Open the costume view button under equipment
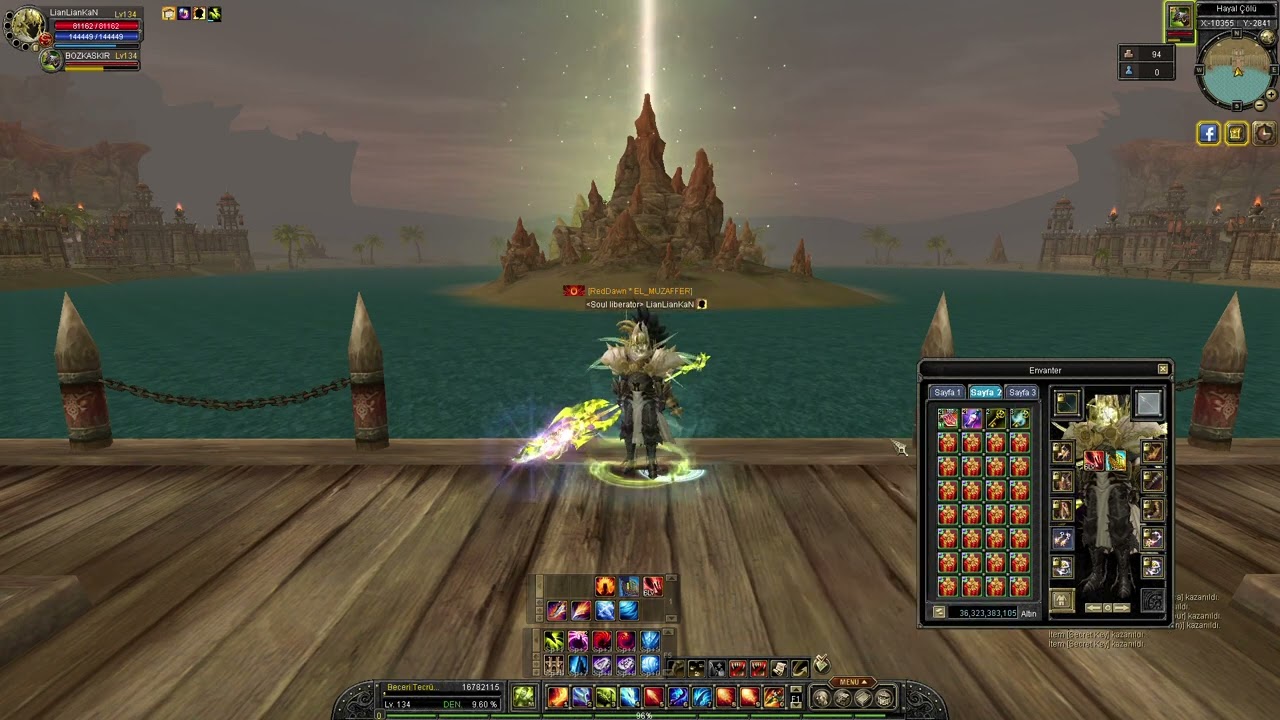The image size is (1280, 720). pos(1062,600)
